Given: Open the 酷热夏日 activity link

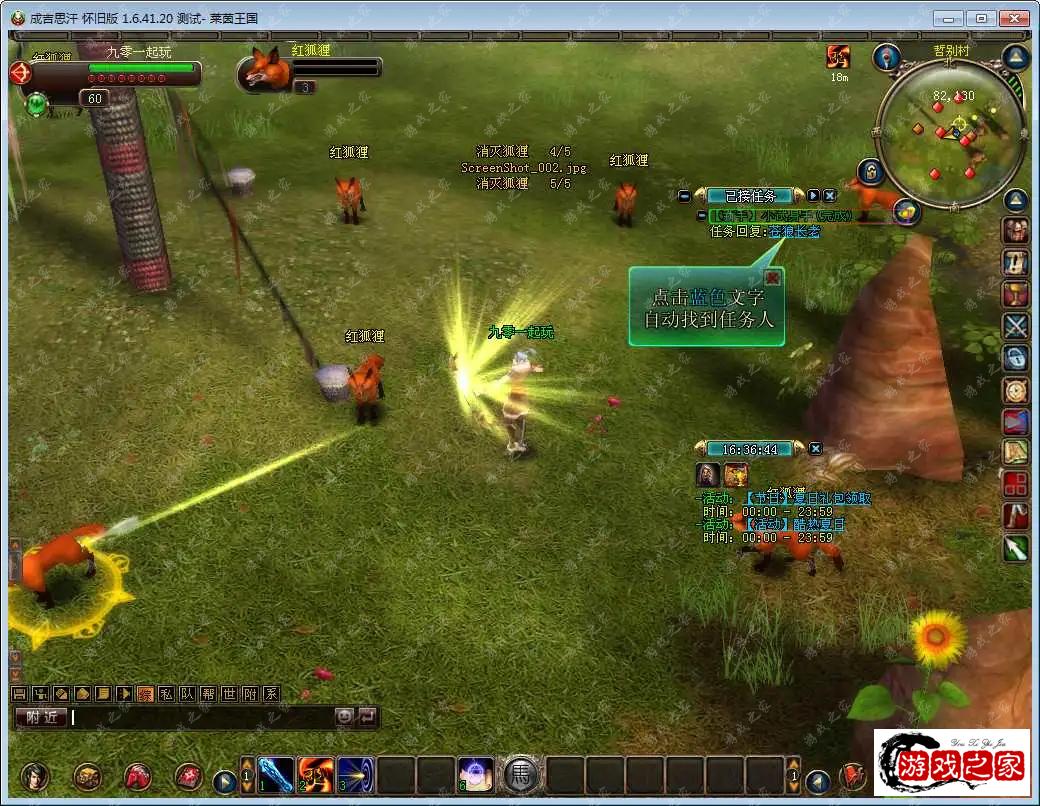Looking at the screenshot, I should (x=795, y=524).
